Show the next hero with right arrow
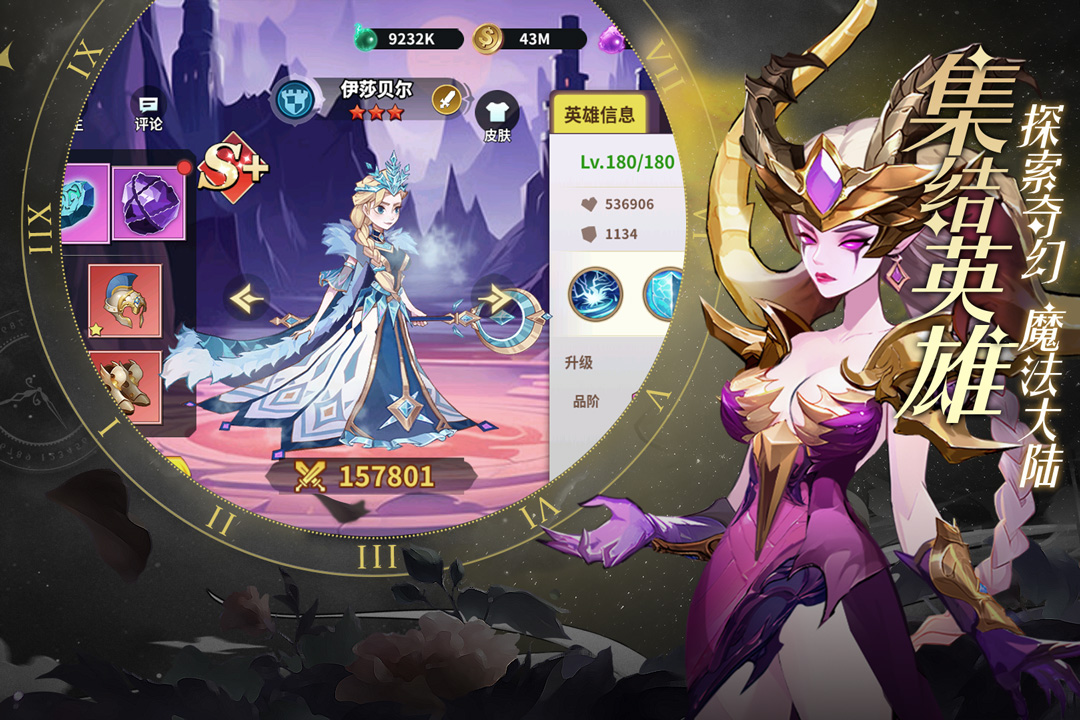The image size is (1080, 720). coord(494,297)
